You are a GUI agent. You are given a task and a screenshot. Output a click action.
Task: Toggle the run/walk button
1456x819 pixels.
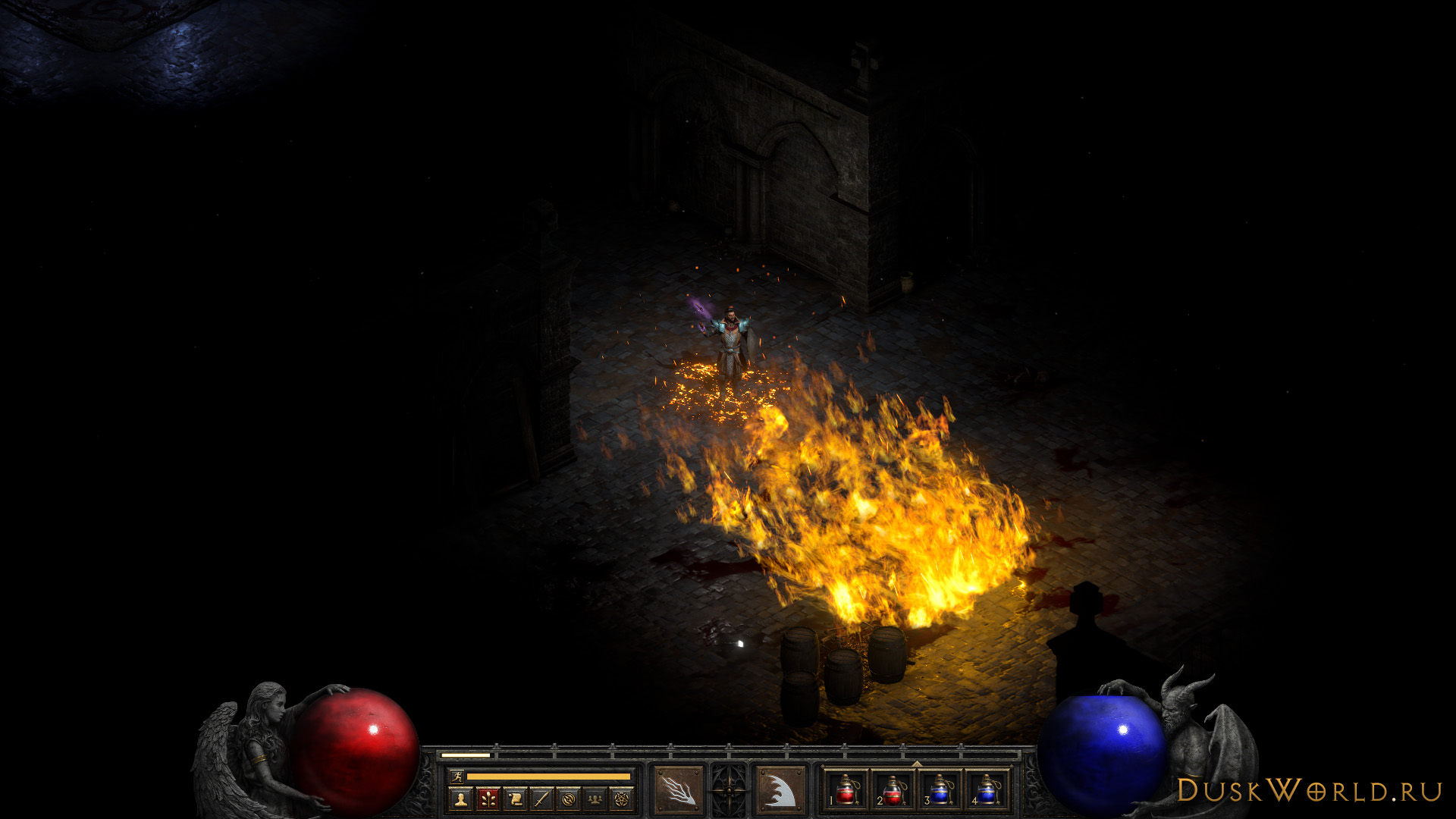pyautogui.click(x=456, y=776)
